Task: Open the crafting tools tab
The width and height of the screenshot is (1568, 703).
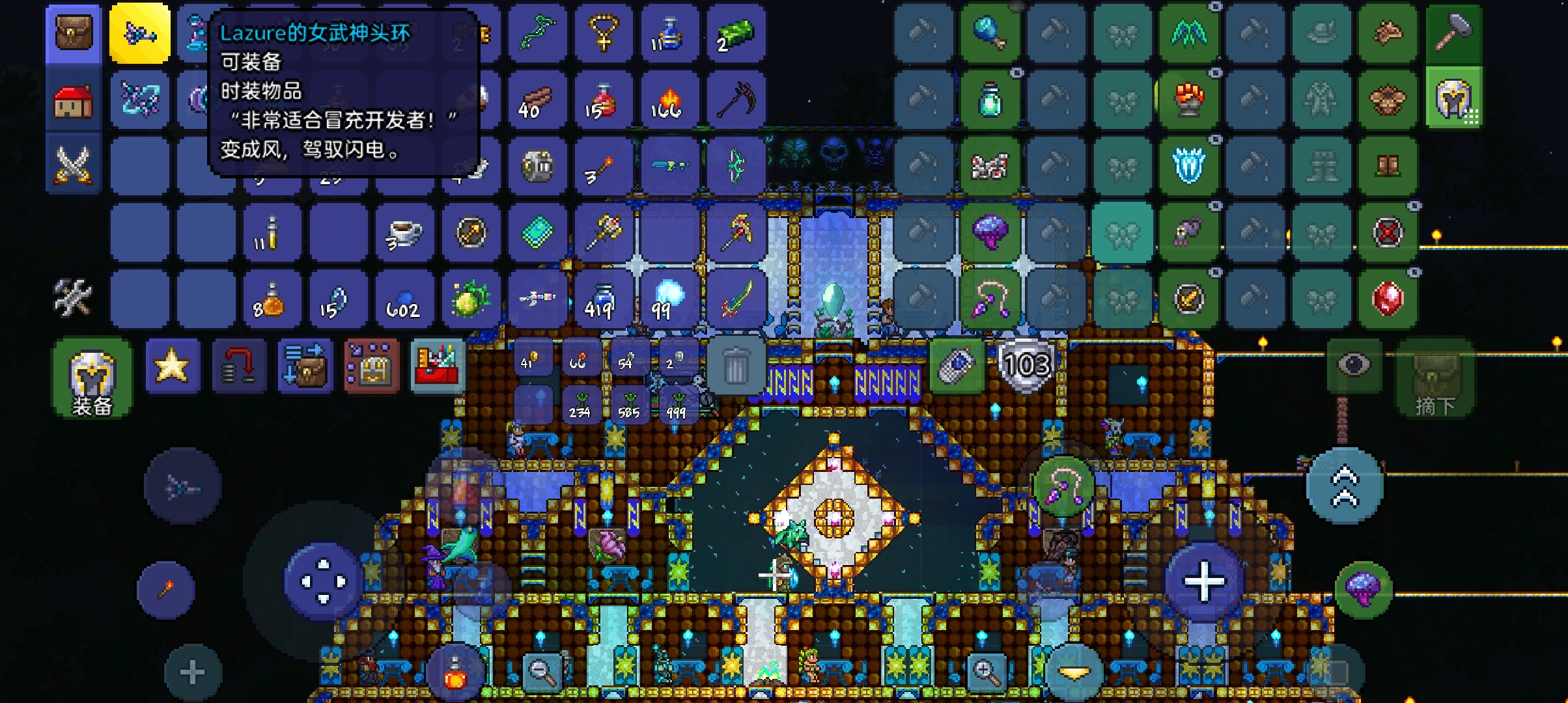Action: click(72, 297)
